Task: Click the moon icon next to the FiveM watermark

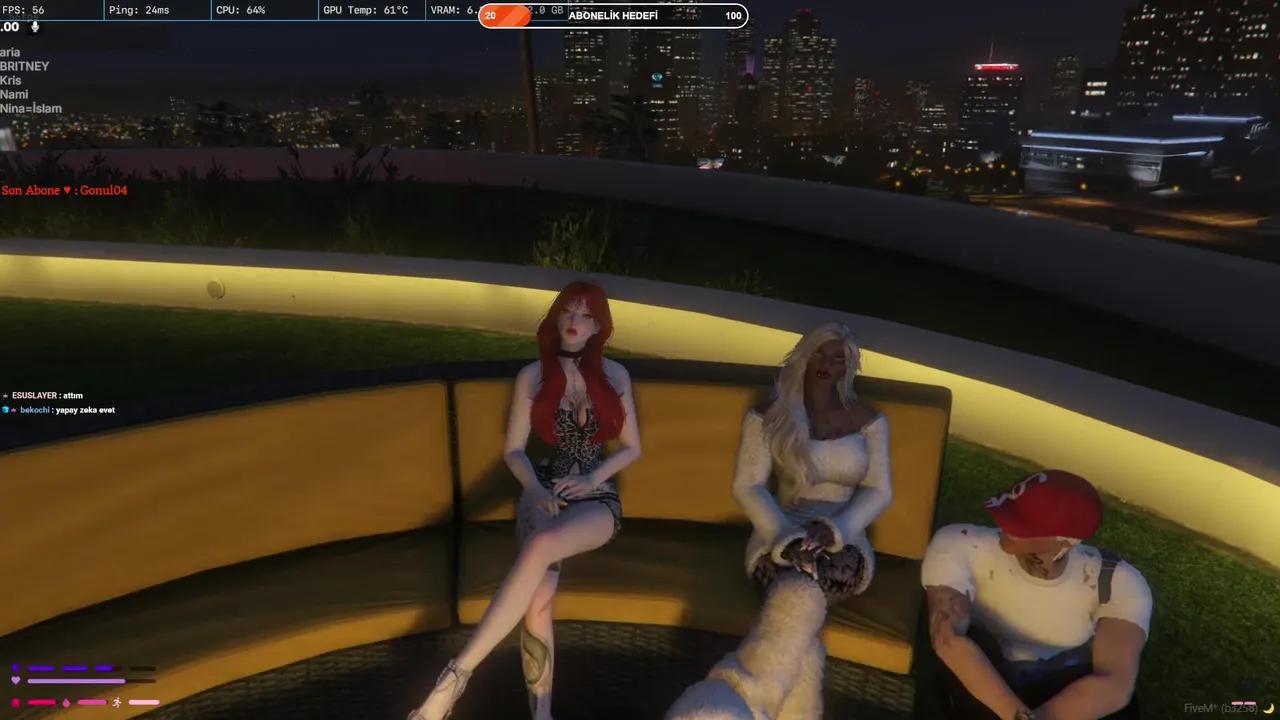Action: 1268,709
